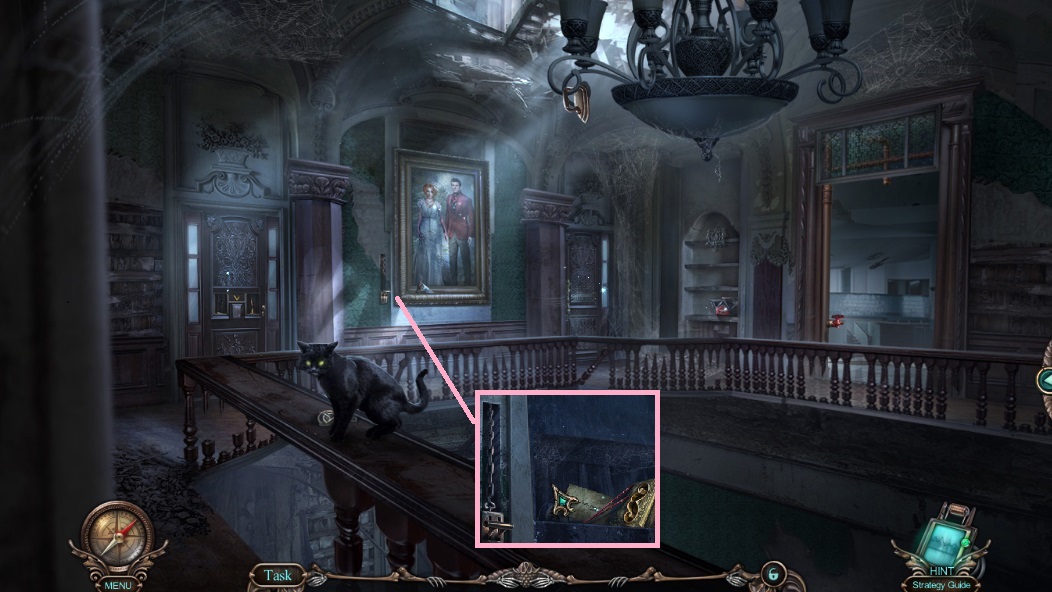Show the current Task

tap(278, 575)
